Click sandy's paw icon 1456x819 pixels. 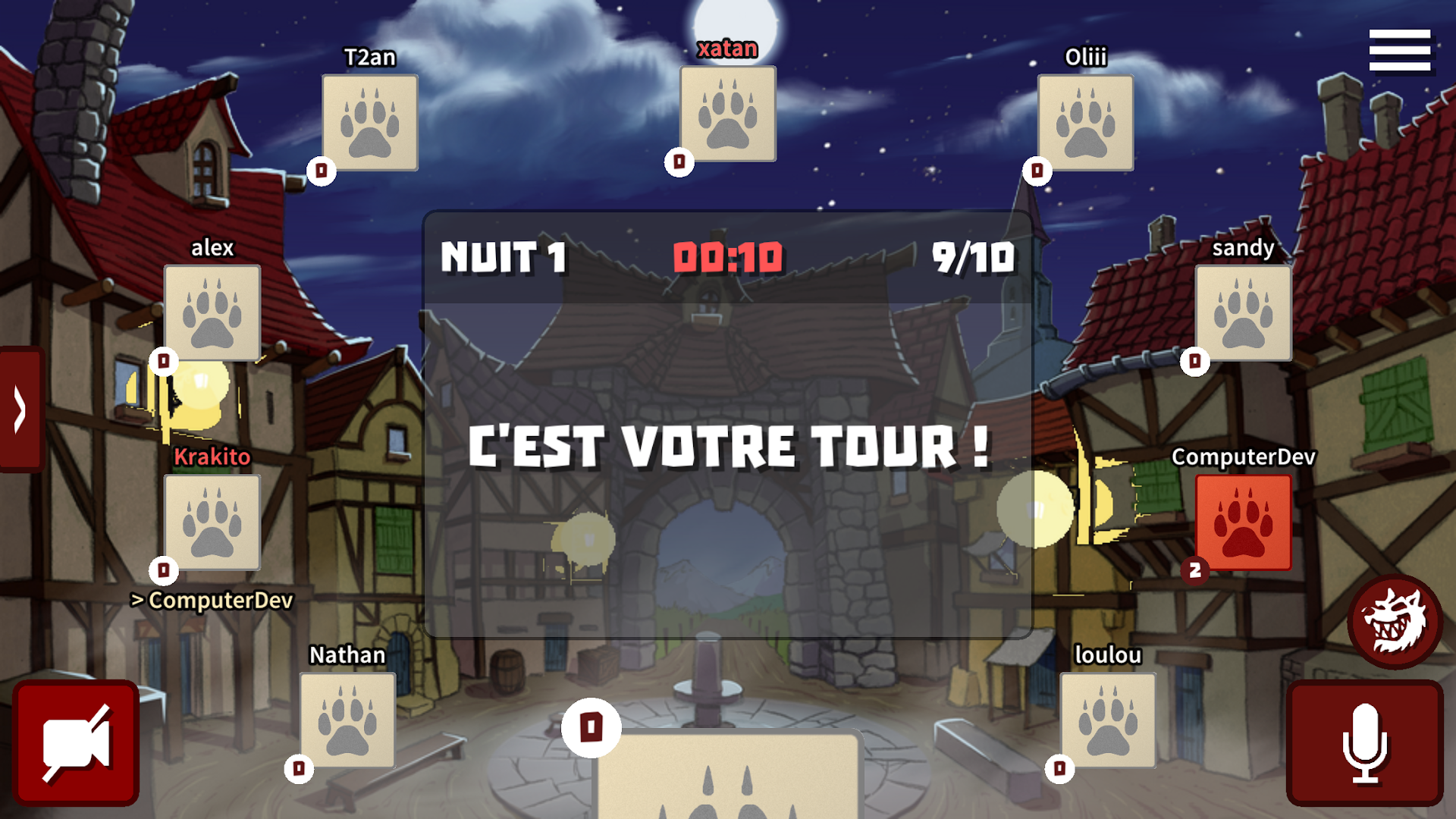(1241, 312)
